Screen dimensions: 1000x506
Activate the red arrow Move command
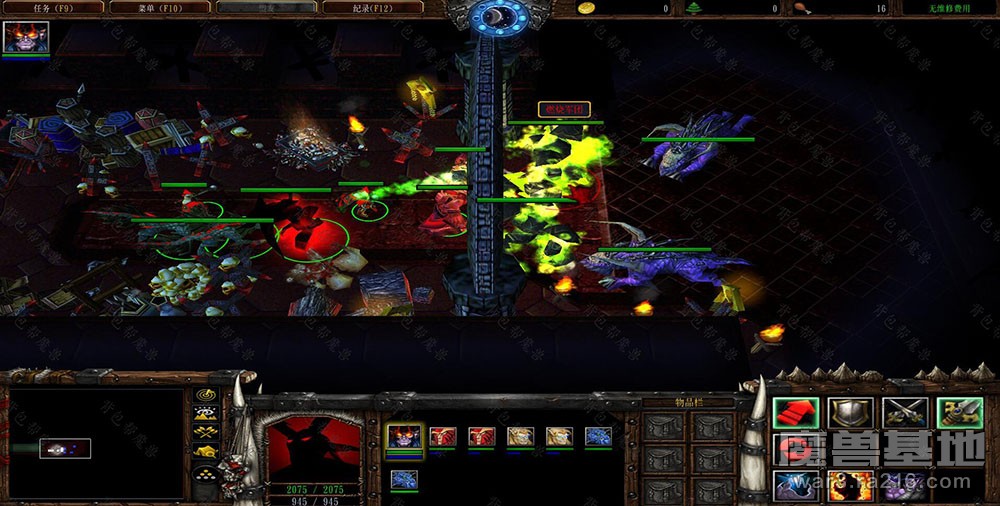tap(796, 412)
